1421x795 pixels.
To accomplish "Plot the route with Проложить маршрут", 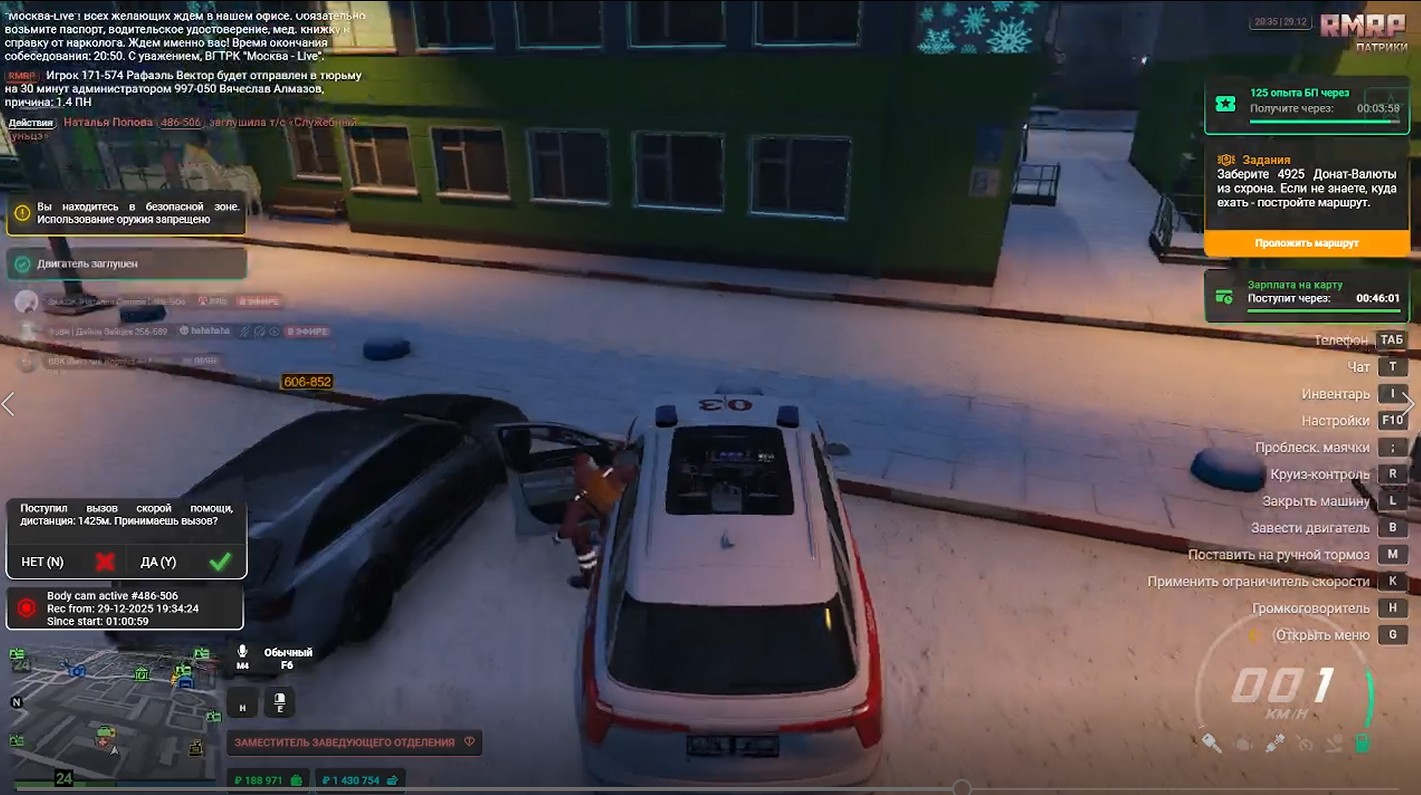I will click(x=1306, y=243).
